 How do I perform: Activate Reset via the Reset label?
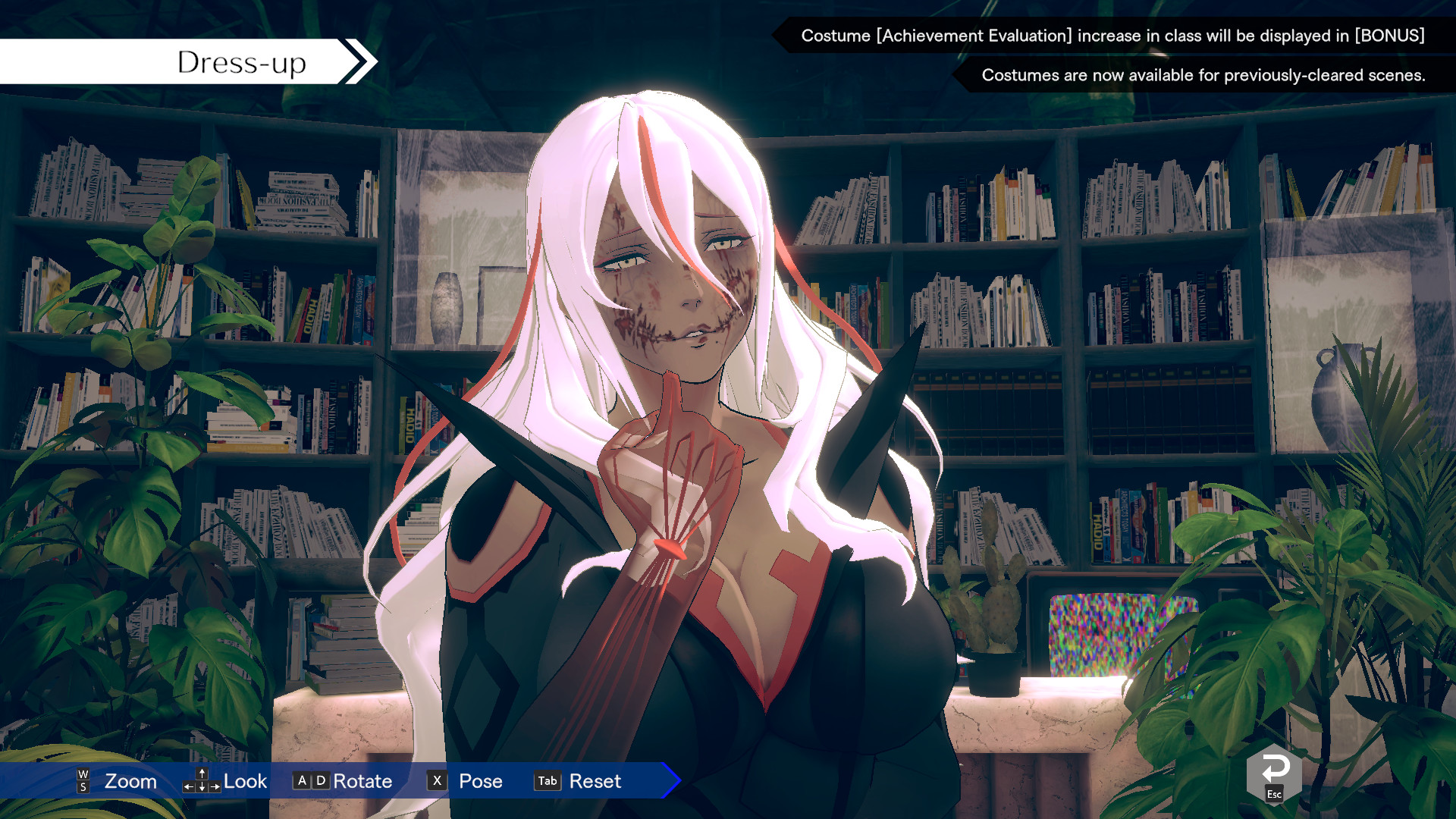[595, 781]
